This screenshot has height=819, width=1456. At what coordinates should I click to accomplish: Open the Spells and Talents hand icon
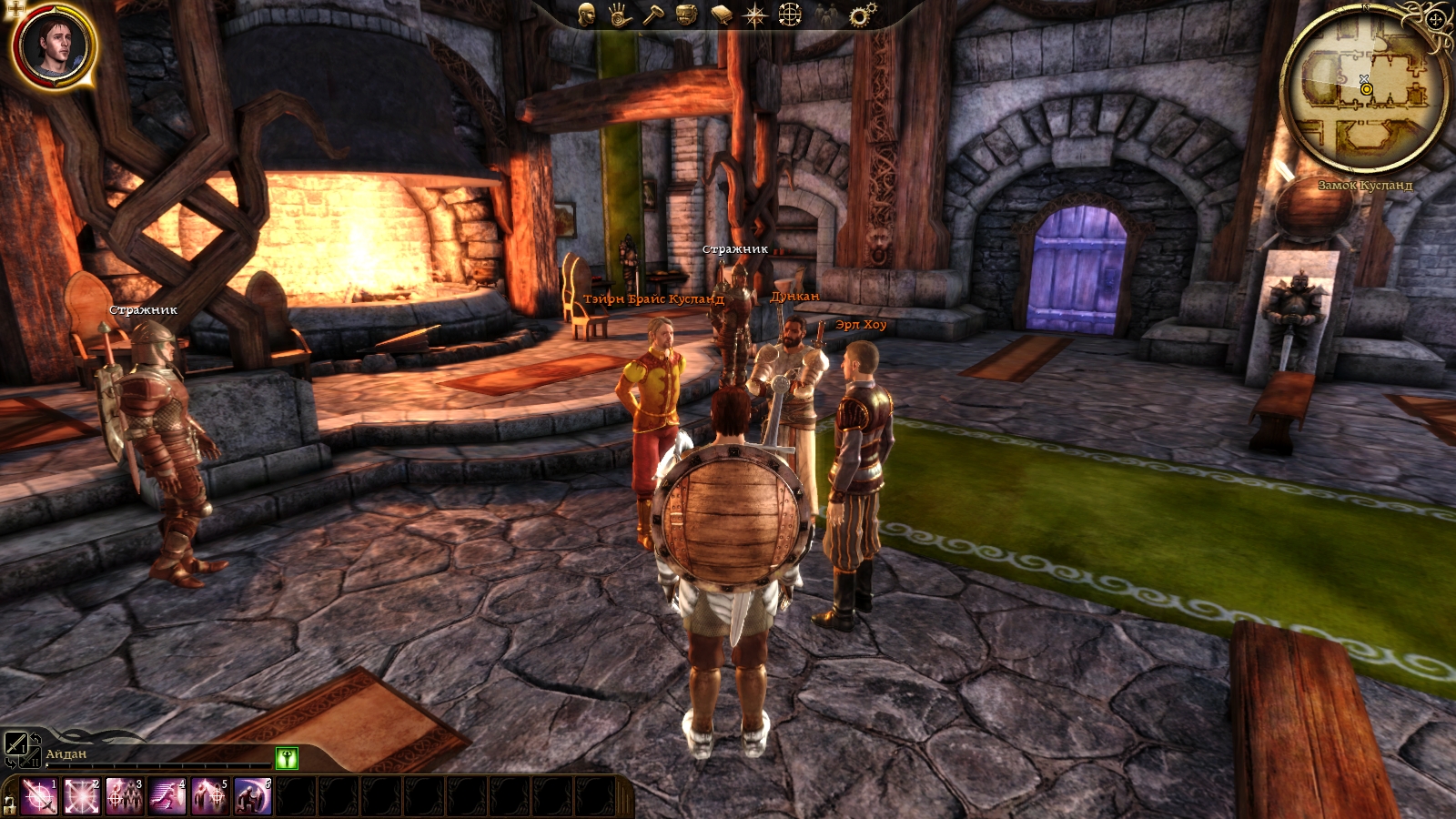620,15
